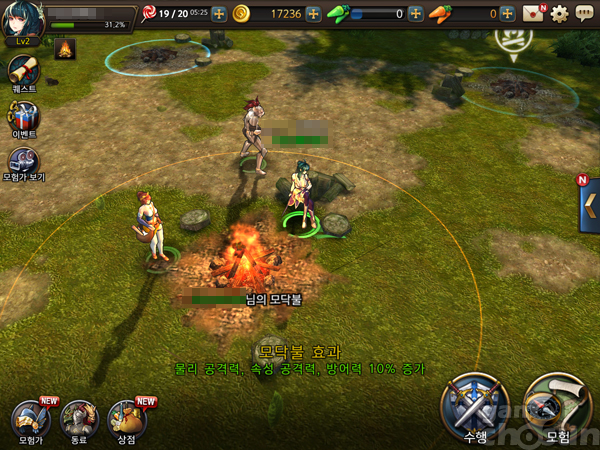Select the 모험가 보기 button
This screenshot has height=450, width=600.
23,163
